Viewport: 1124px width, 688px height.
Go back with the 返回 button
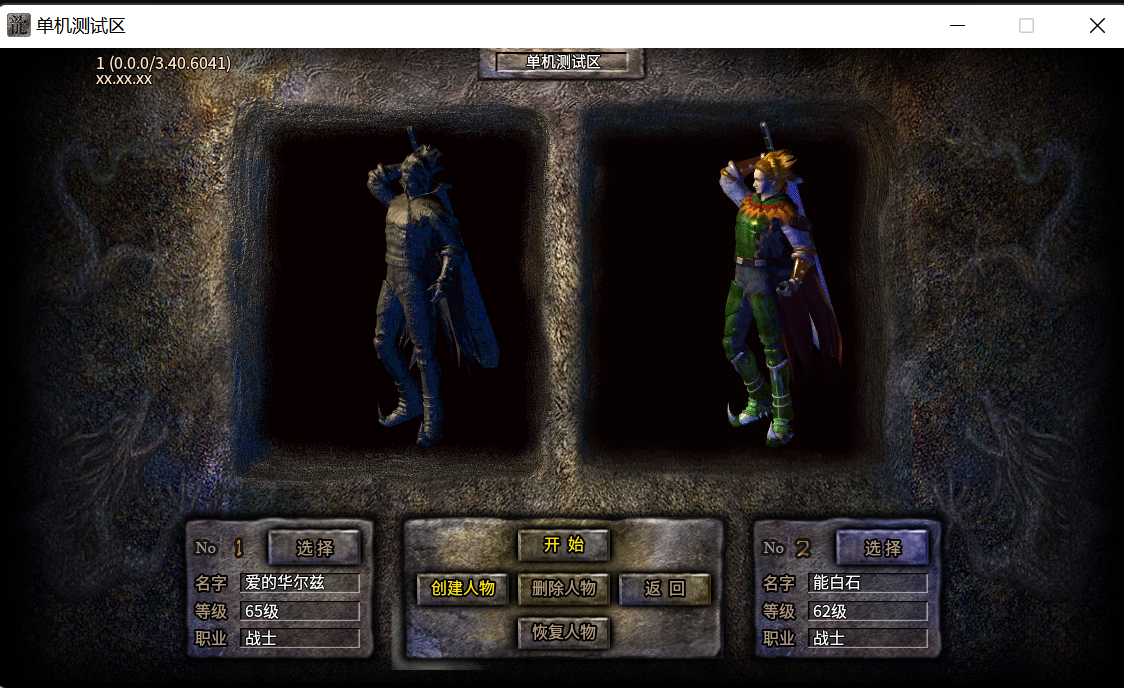[x=664, y=589]
